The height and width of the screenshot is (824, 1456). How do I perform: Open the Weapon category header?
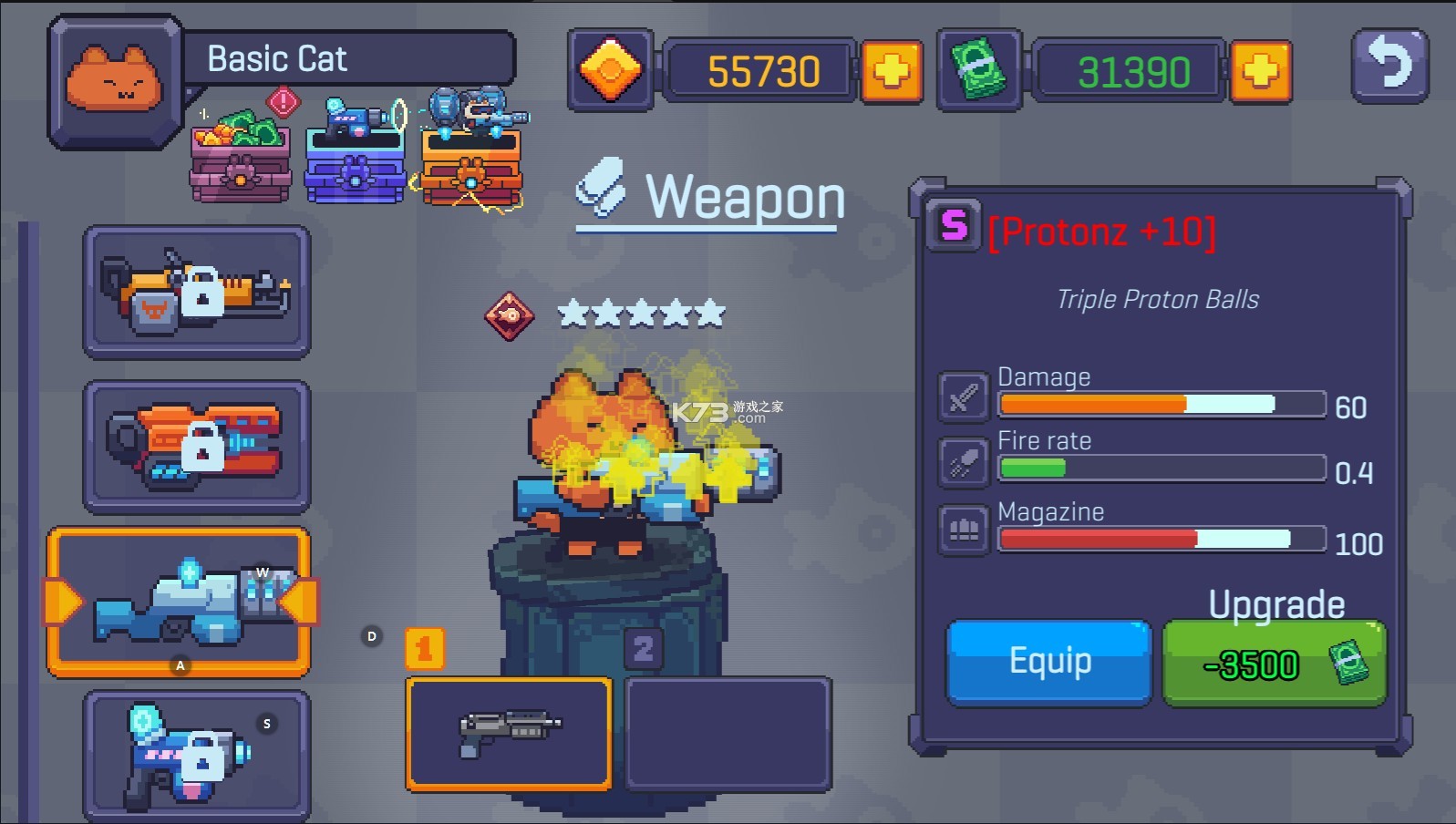click(x=709, y=196)
